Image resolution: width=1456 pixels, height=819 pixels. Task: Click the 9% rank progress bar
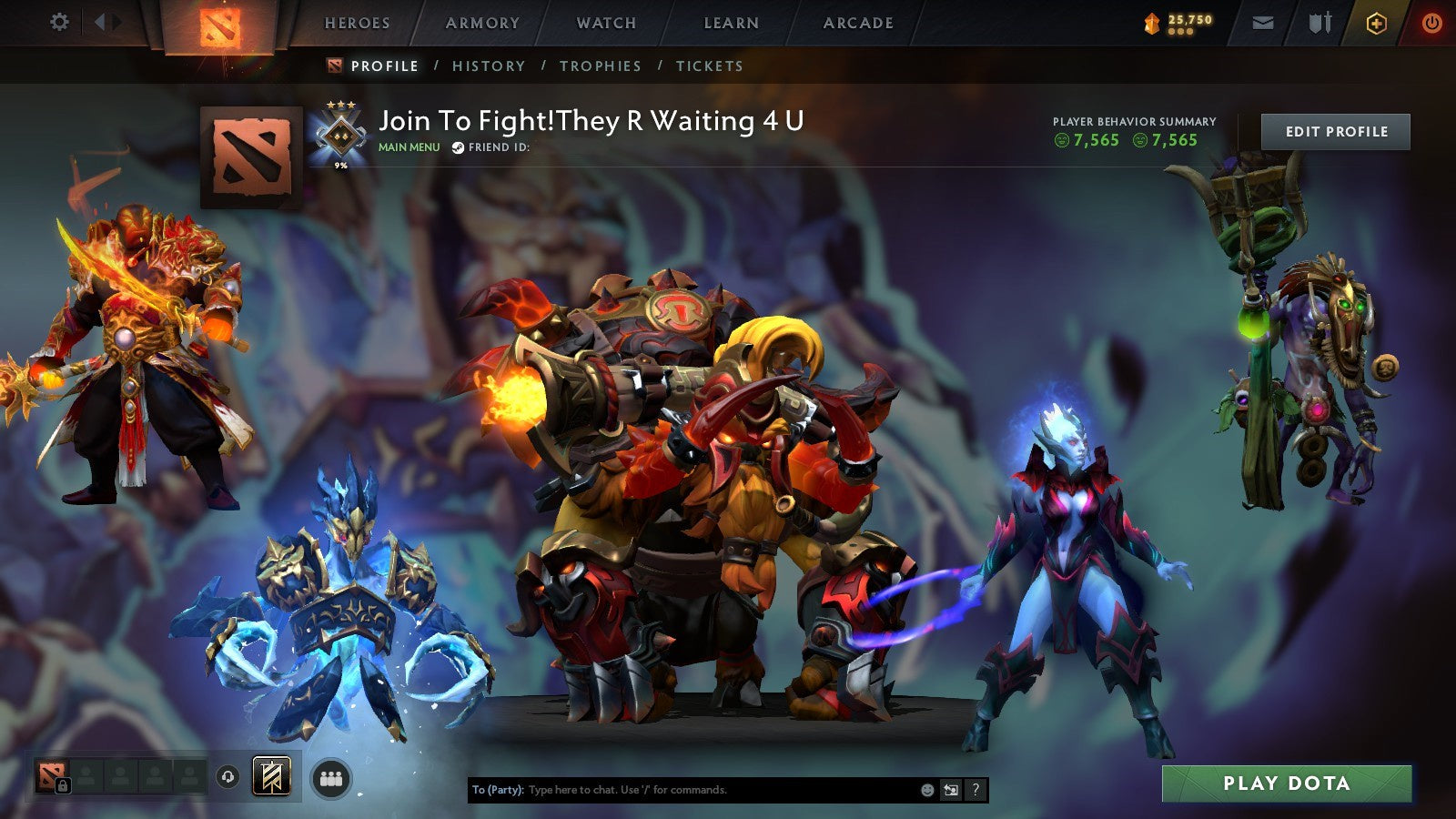pyautogui.click(x=339, y=164)
